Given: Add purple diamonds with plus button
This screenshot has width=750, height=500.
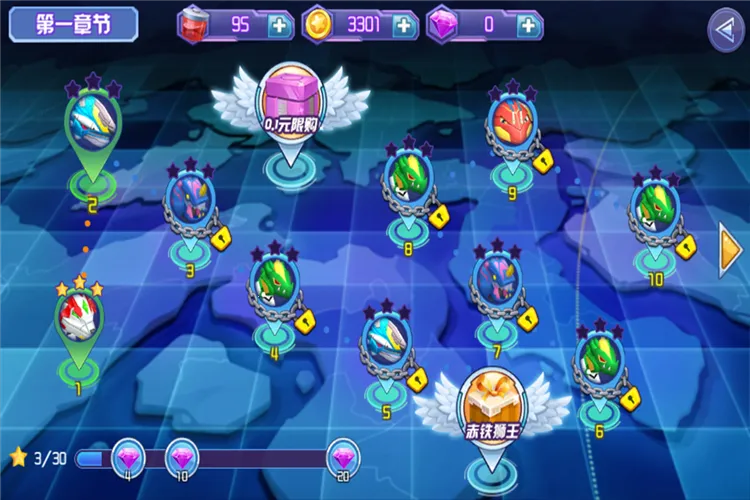Looking at the screenshot, I should [x=527, y=25].
